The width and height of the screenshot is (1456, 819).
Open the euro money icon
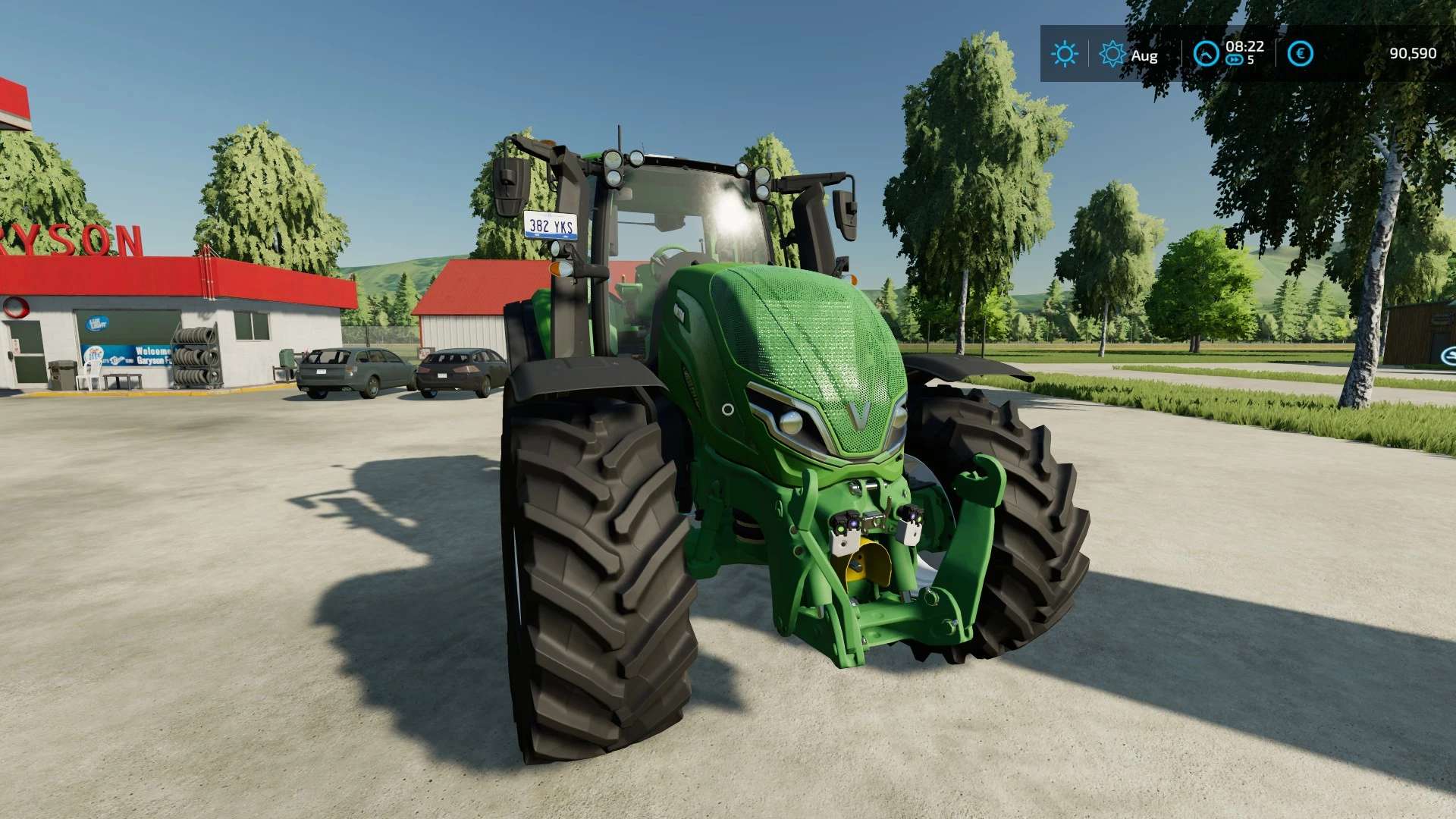[x=1301, y=54]
